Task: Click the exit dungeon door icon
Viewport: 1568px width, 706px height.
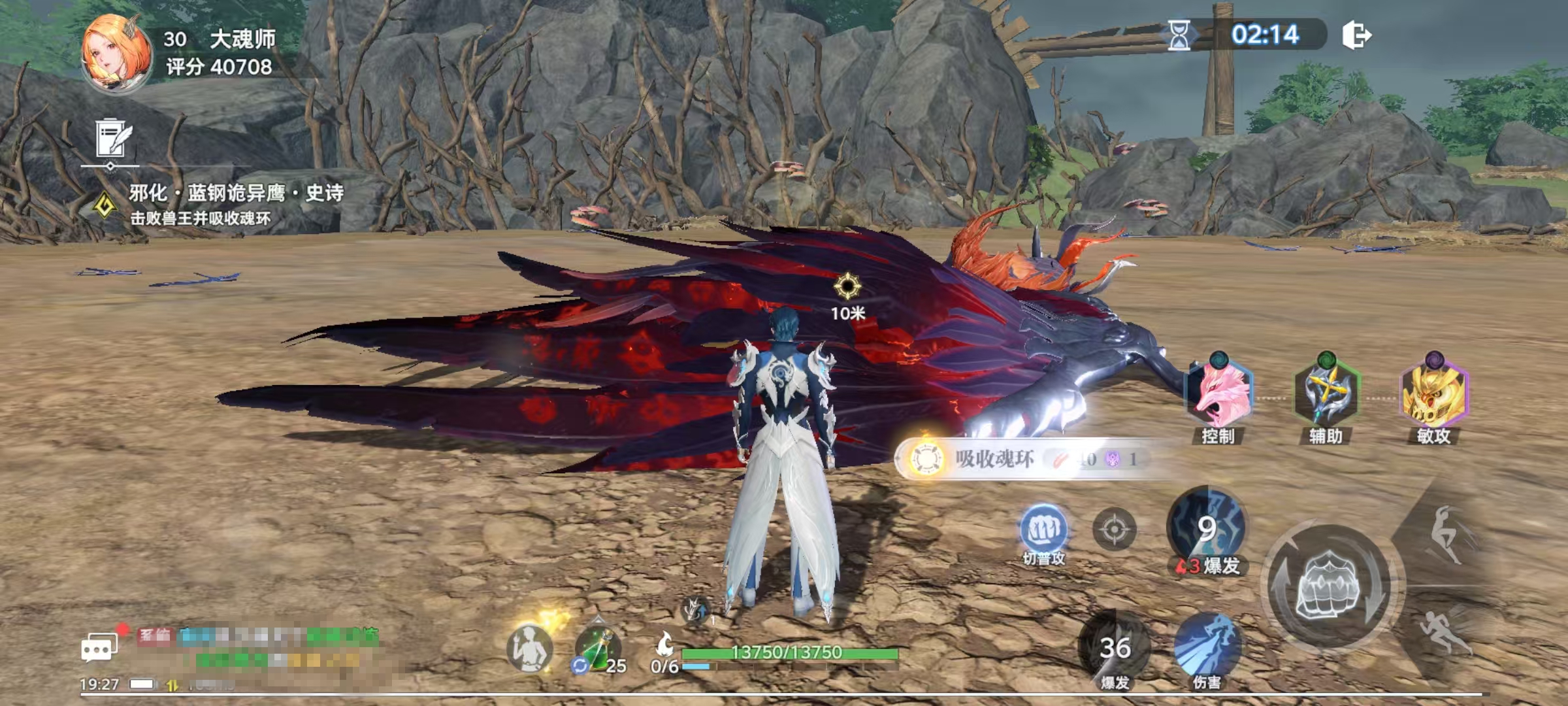Action: (1356, 35)
